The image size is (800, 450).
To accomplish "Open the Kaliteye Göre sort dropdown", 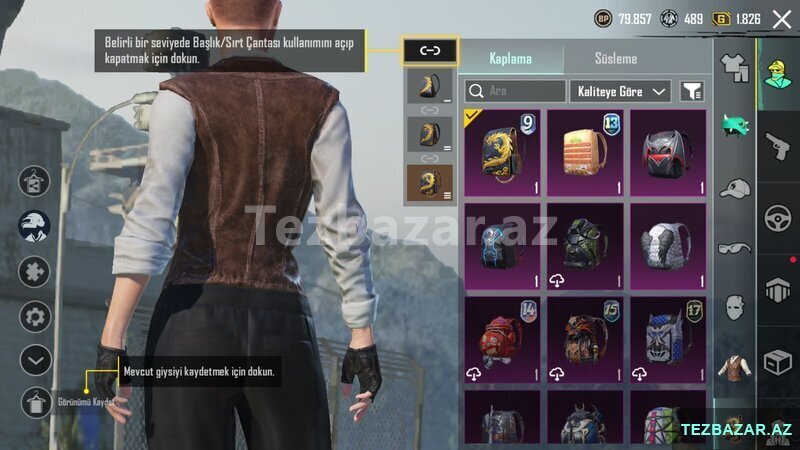I will [620, 91].
